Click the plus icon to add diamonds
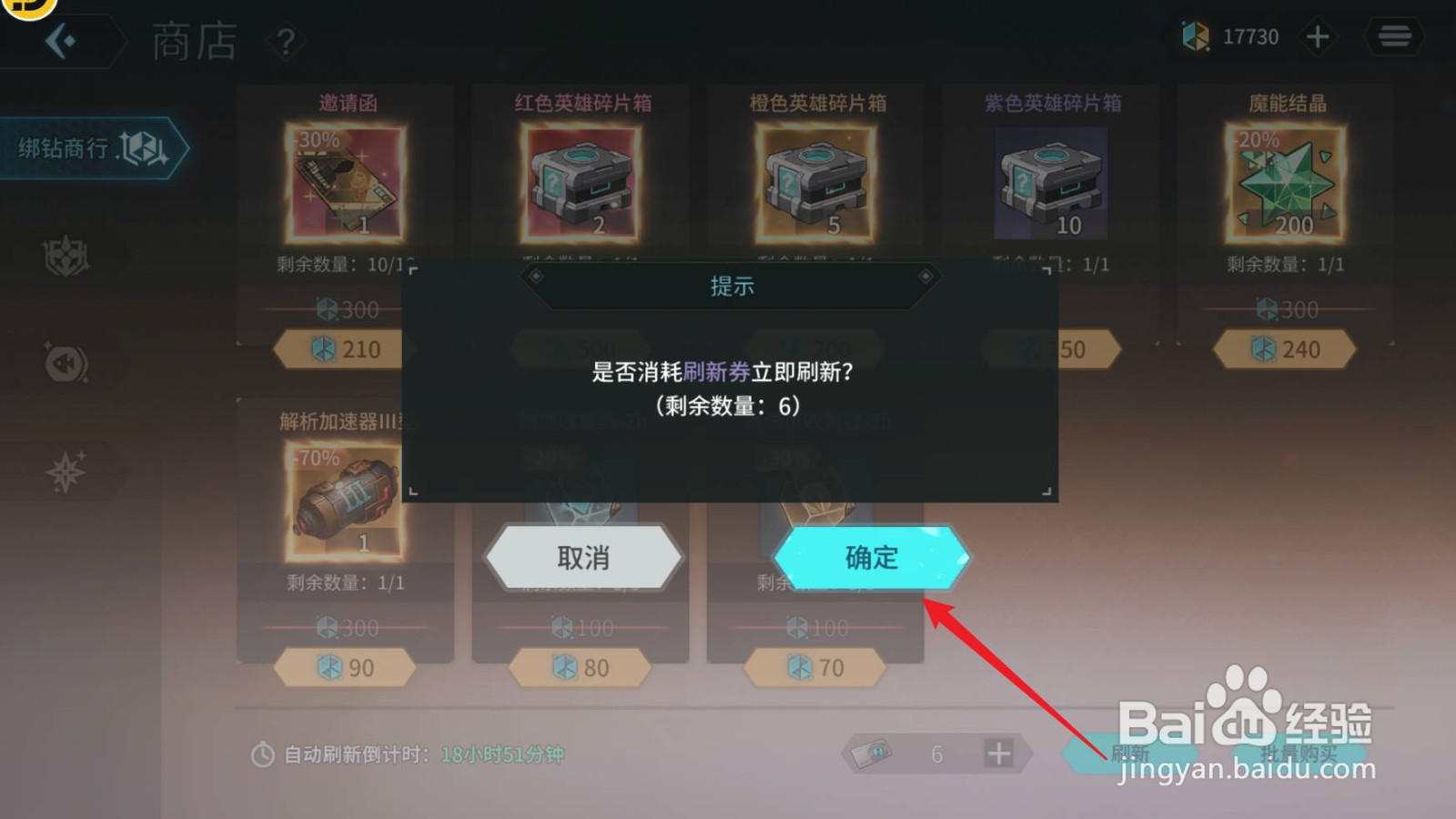Viewport: 1456px width, 819px height. (x=1318, y=36)
